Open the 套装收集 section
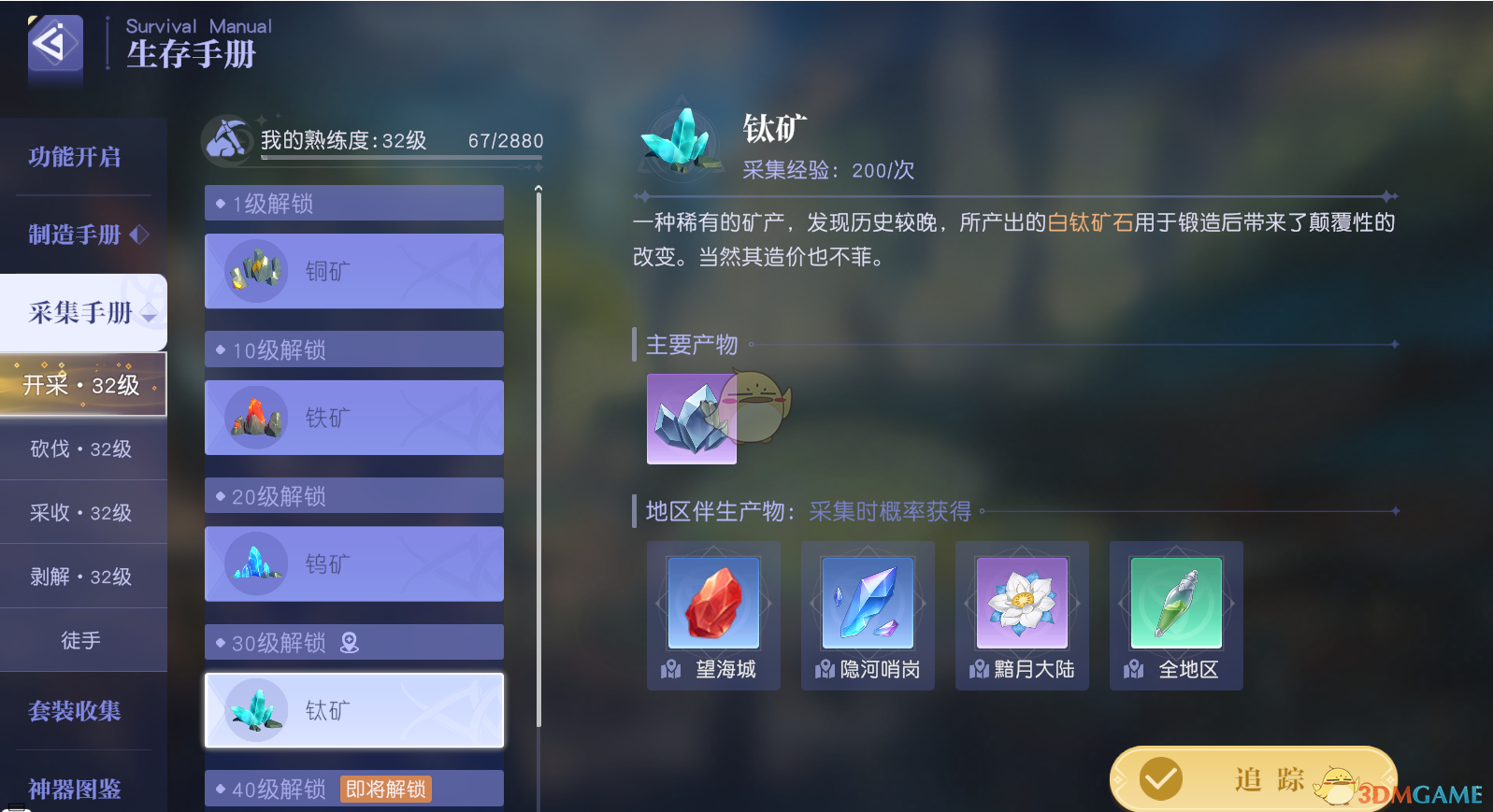Screen dimensions: 1493x812 point(75,711)
